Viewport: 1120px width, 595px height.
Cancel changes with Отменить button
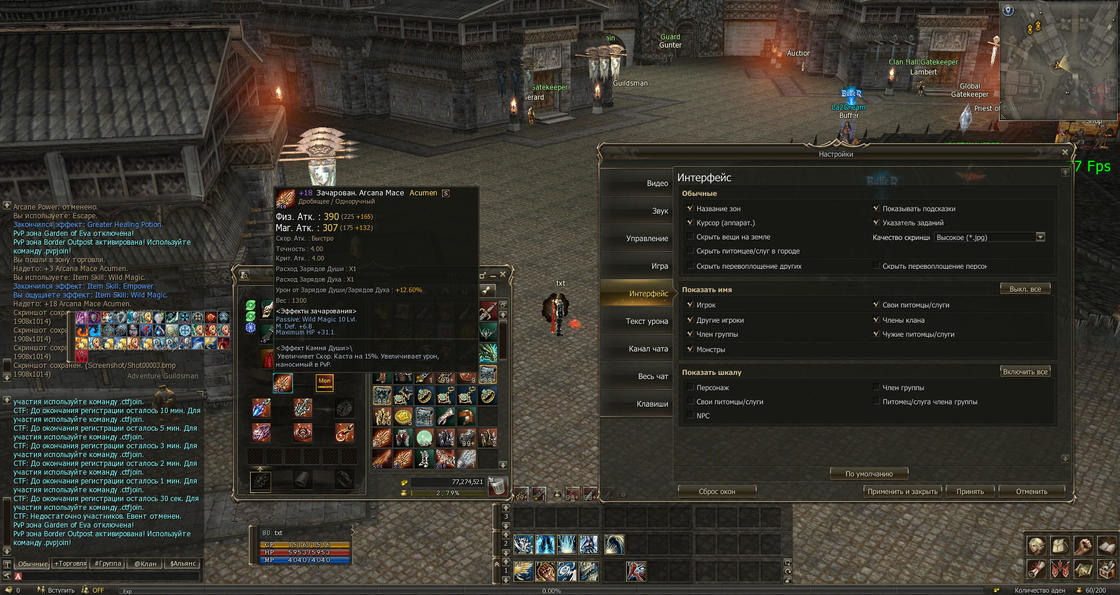[x=1031, y=491]
